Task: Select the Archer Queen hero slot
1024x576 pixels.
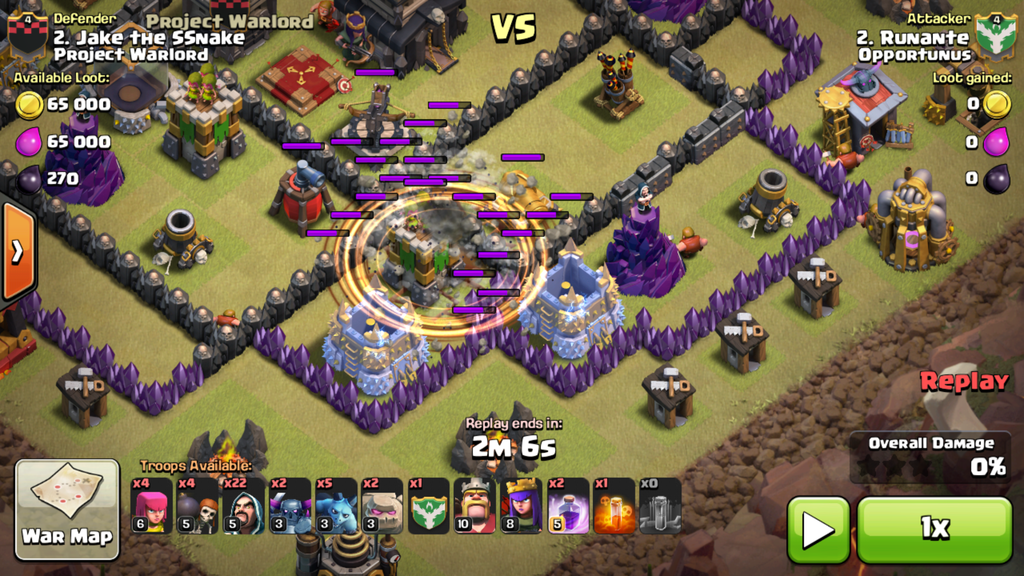Action: click(521, 506)
